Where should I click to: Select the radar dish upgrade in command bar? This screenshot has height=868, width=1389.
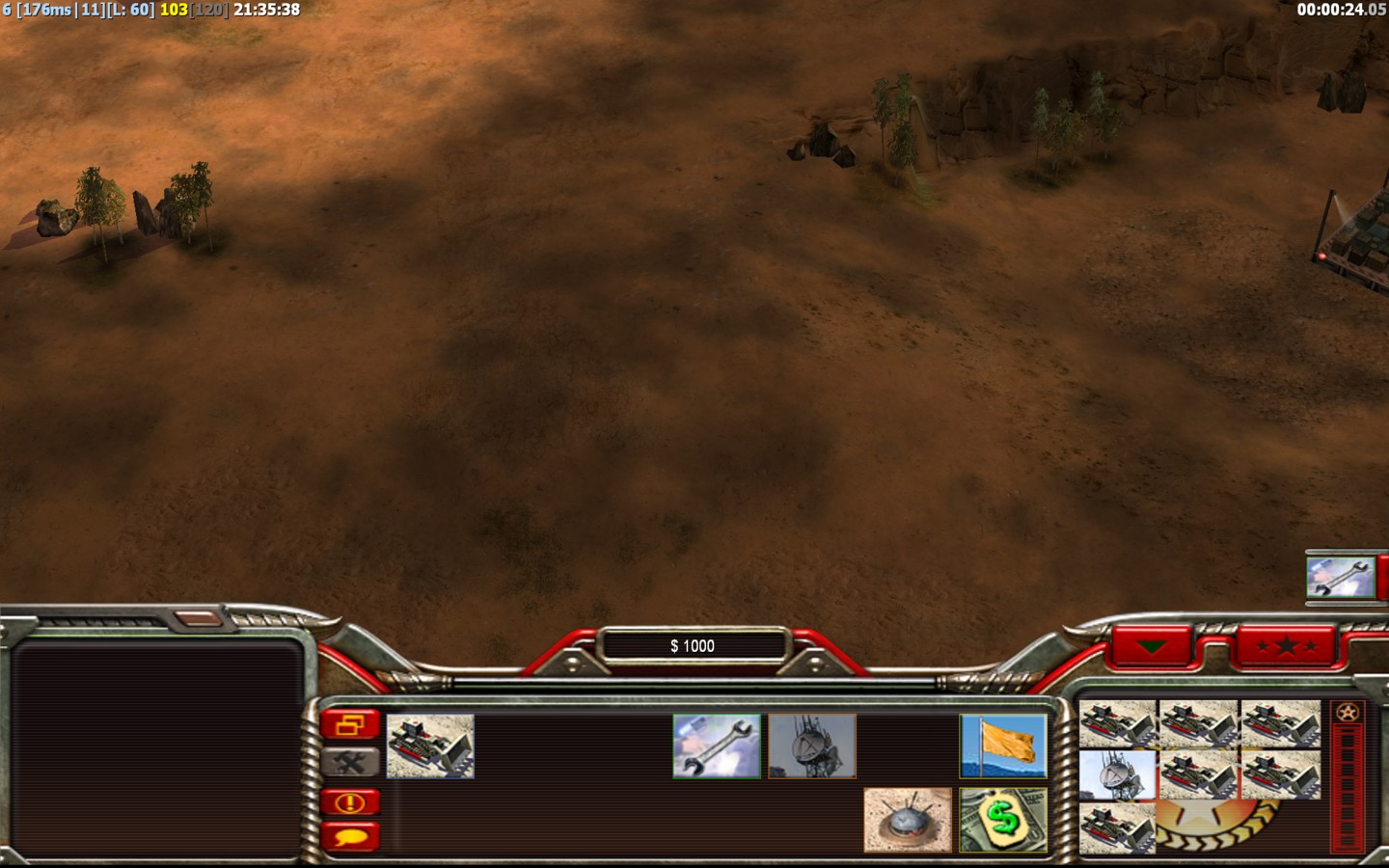812,746
